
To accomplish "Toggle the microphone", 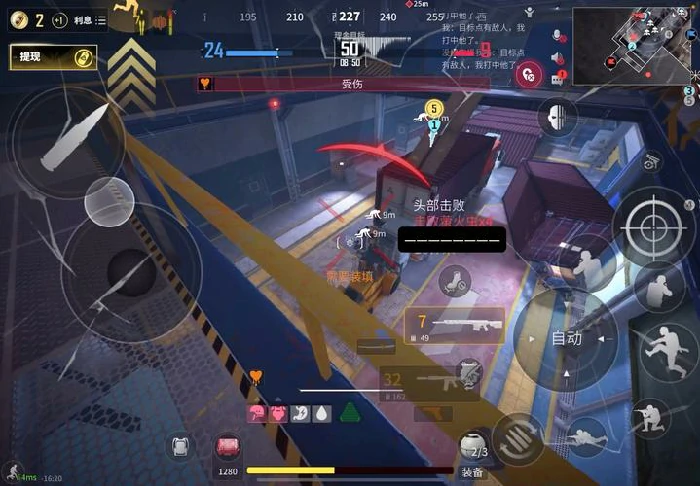I will click(558, 36).
